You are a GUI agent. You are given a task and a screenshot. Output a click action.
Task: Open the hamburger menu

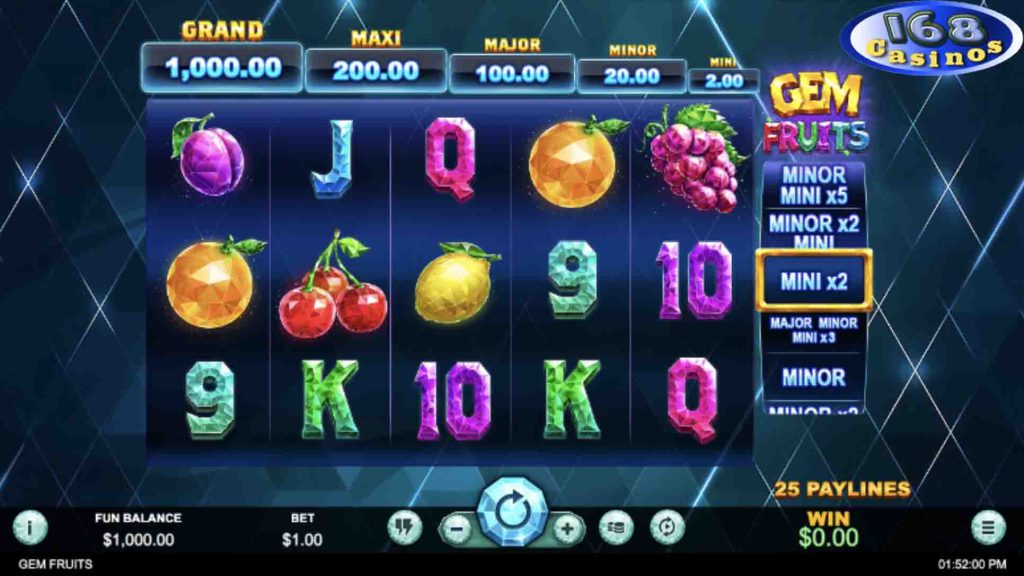pos(988,526)
